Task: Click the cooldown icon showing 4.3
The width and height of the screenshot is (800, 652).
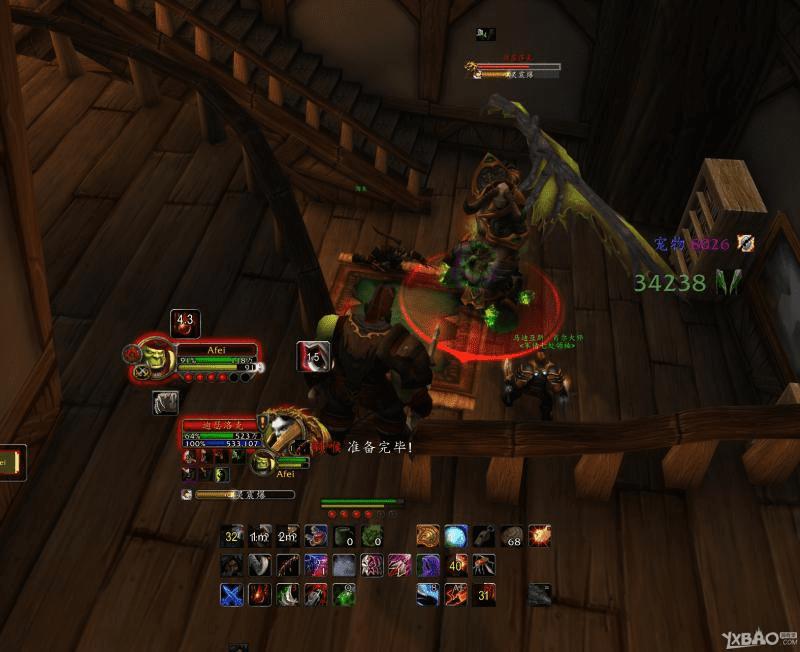Action: 185,324
